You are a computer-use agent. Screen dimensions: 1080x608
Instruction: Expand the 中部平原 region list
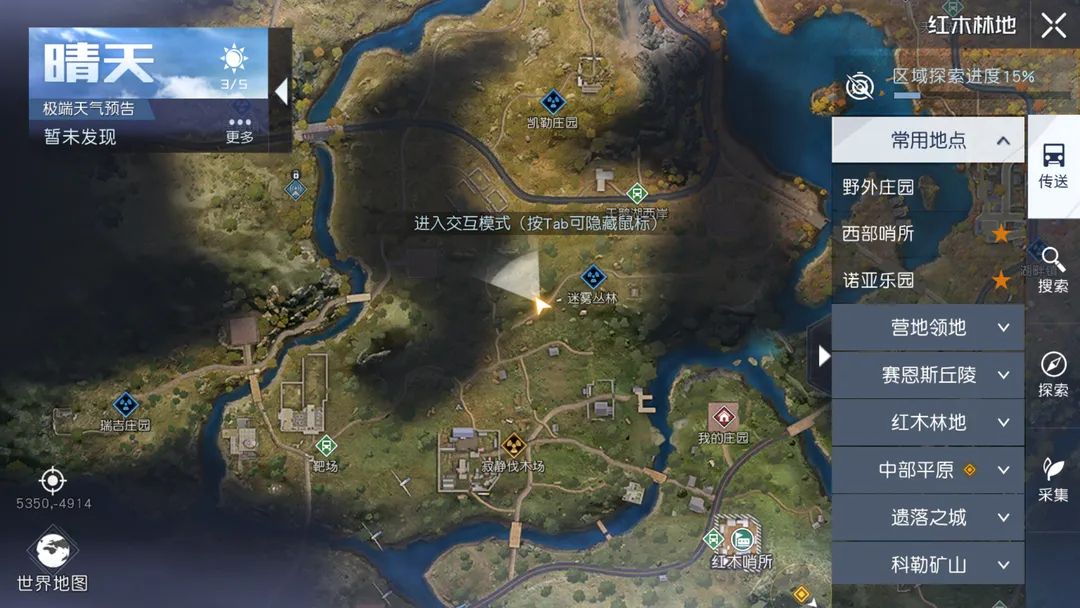[x=928, y=469]
